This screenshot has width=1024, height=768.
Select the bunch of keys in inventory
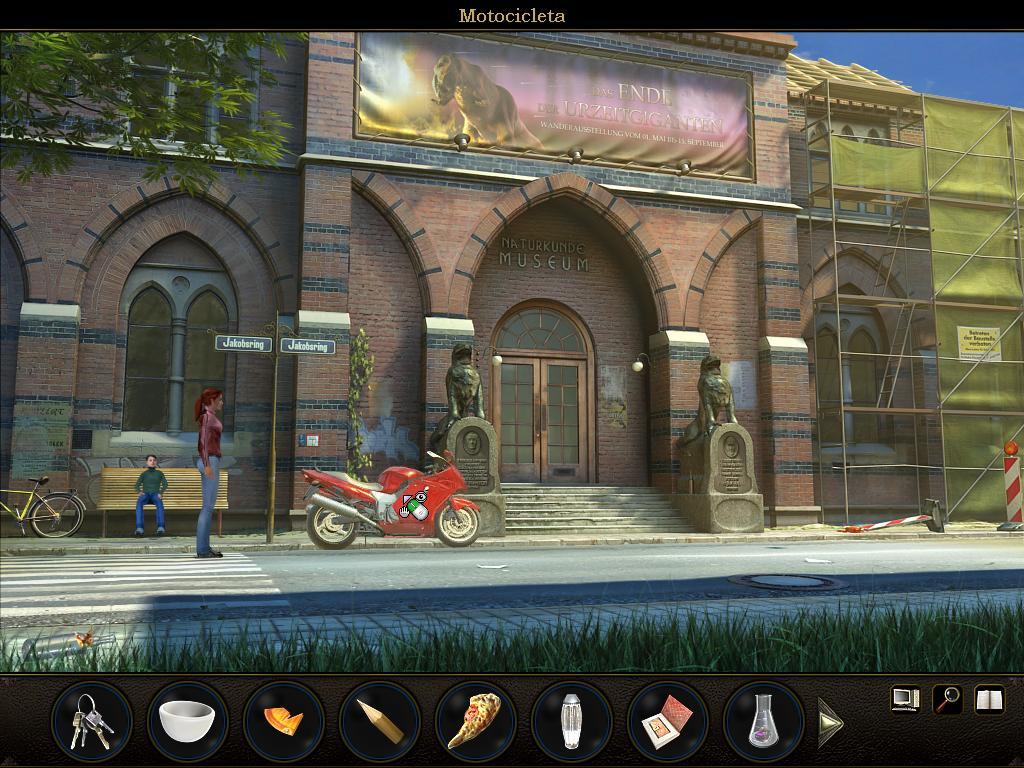click(91, 721)
